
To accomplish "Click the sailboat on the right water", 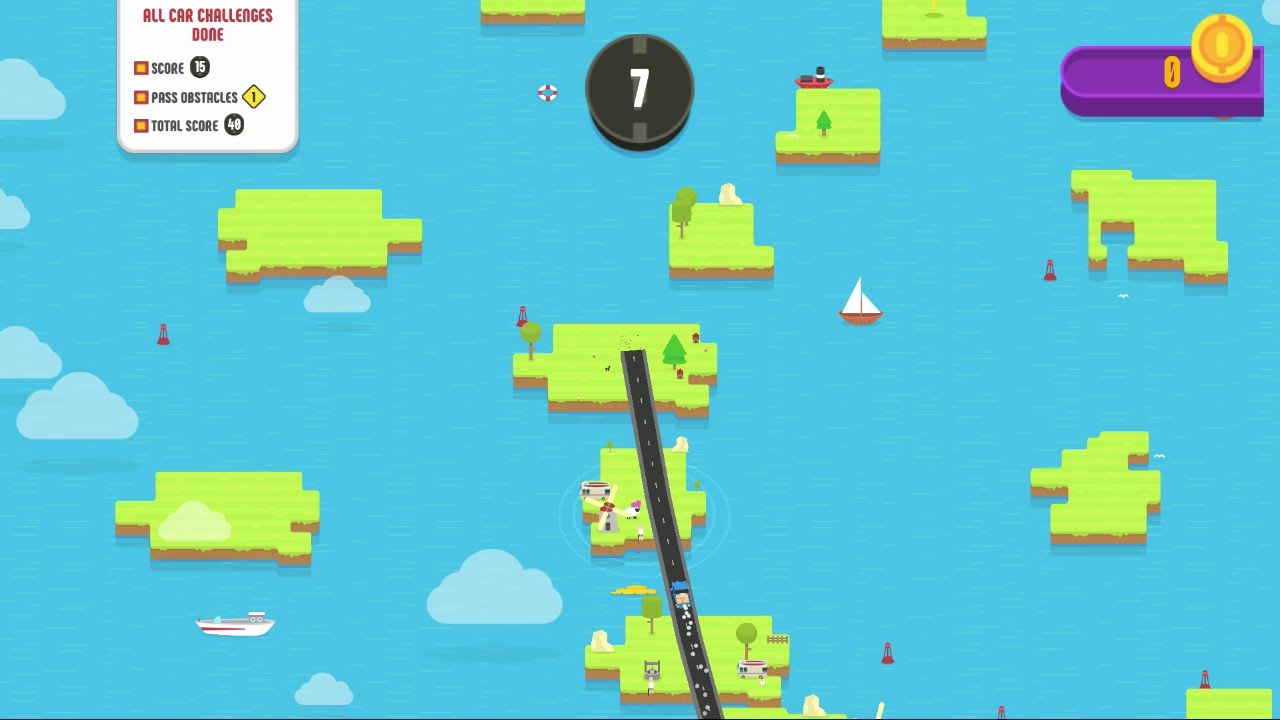I will click(862, 303).
